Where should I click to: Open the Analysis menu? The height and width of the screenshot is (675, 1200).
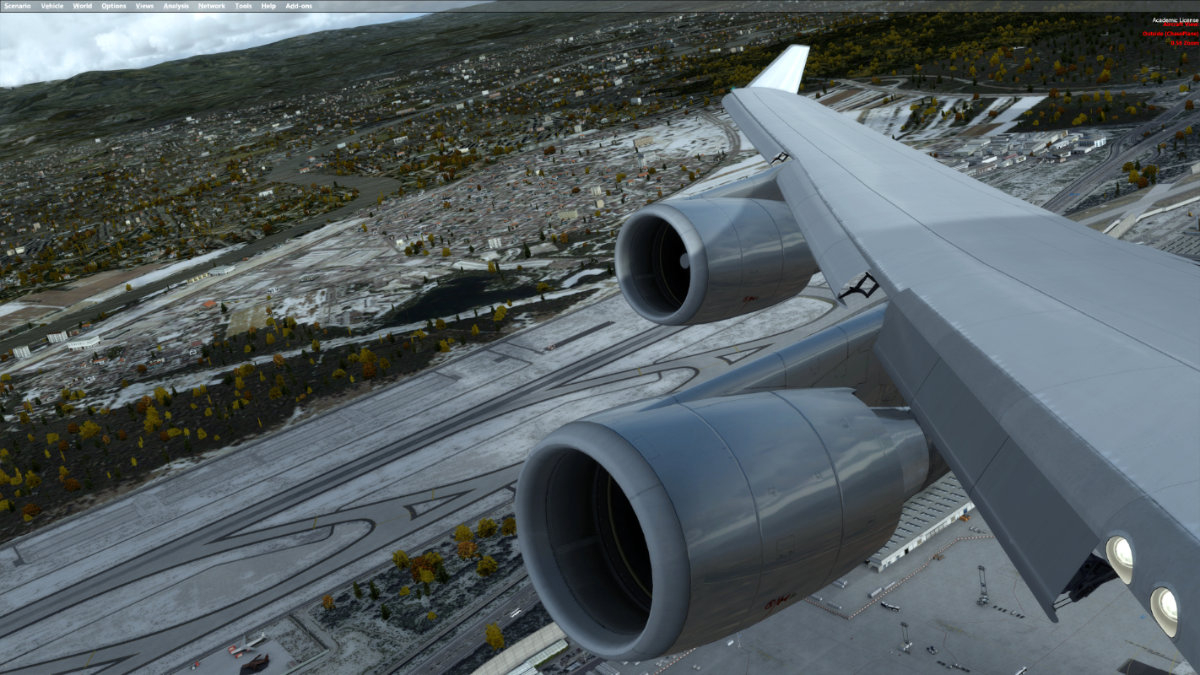pos(176,6)
